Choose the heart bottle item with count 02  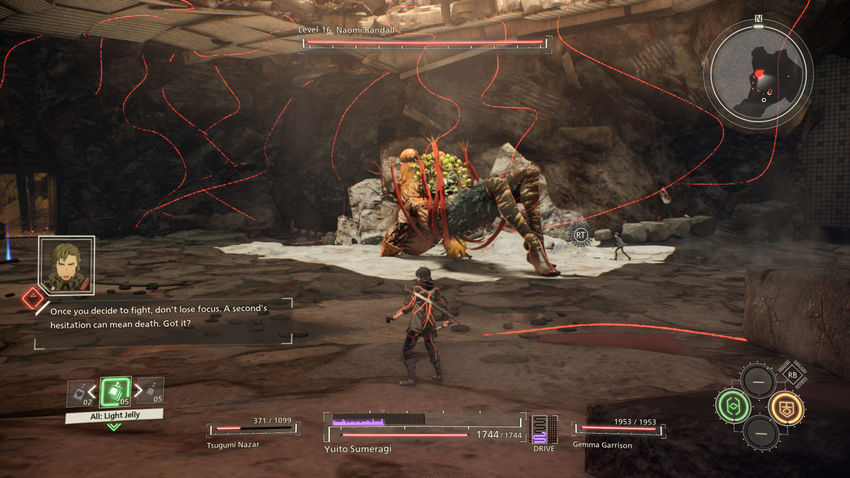pos(79,394)
